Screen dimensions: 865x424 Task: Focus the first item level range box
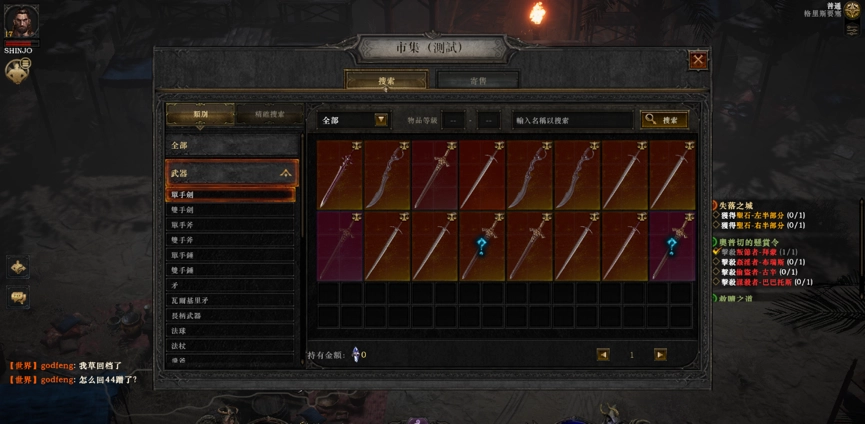click(453, 120)
